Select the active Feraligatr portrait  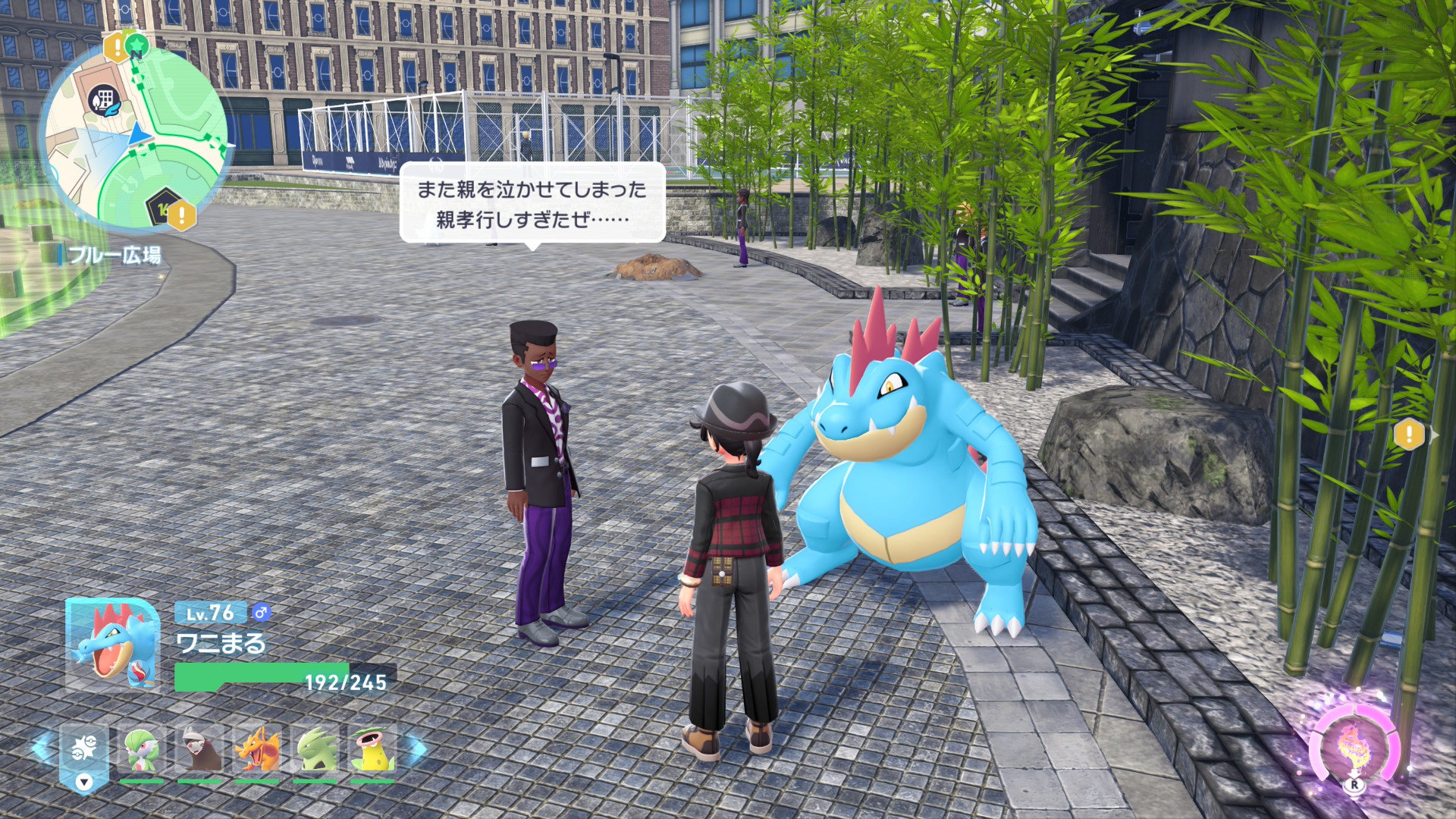click(x=113, y=645)
